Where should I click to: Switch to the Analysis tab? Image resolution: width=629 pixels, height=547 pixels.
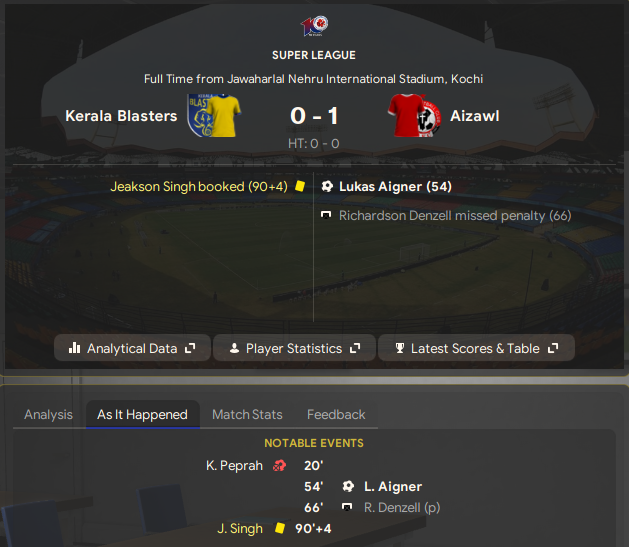click(x=48, y=414)
